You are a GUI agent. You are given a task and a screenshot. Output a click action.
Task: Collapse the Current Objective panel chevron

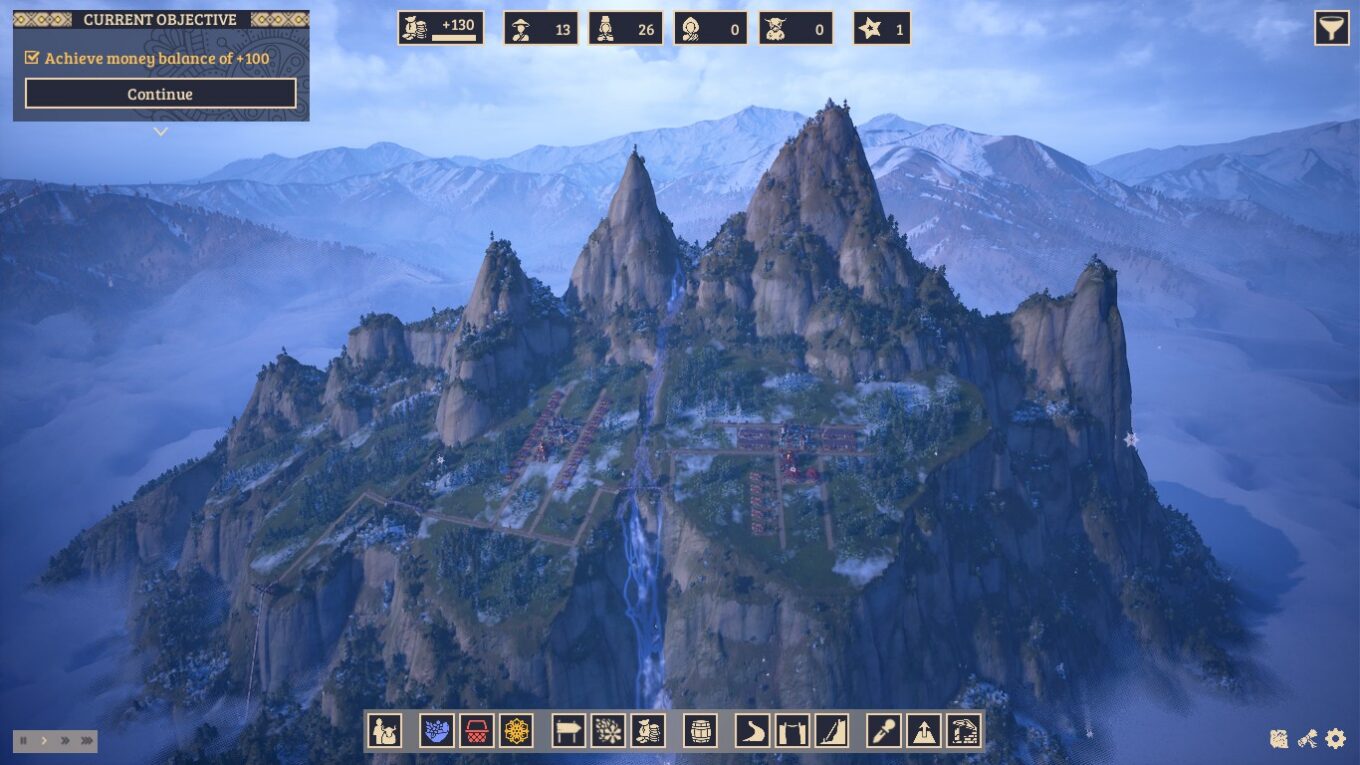[x=159, y=131]
